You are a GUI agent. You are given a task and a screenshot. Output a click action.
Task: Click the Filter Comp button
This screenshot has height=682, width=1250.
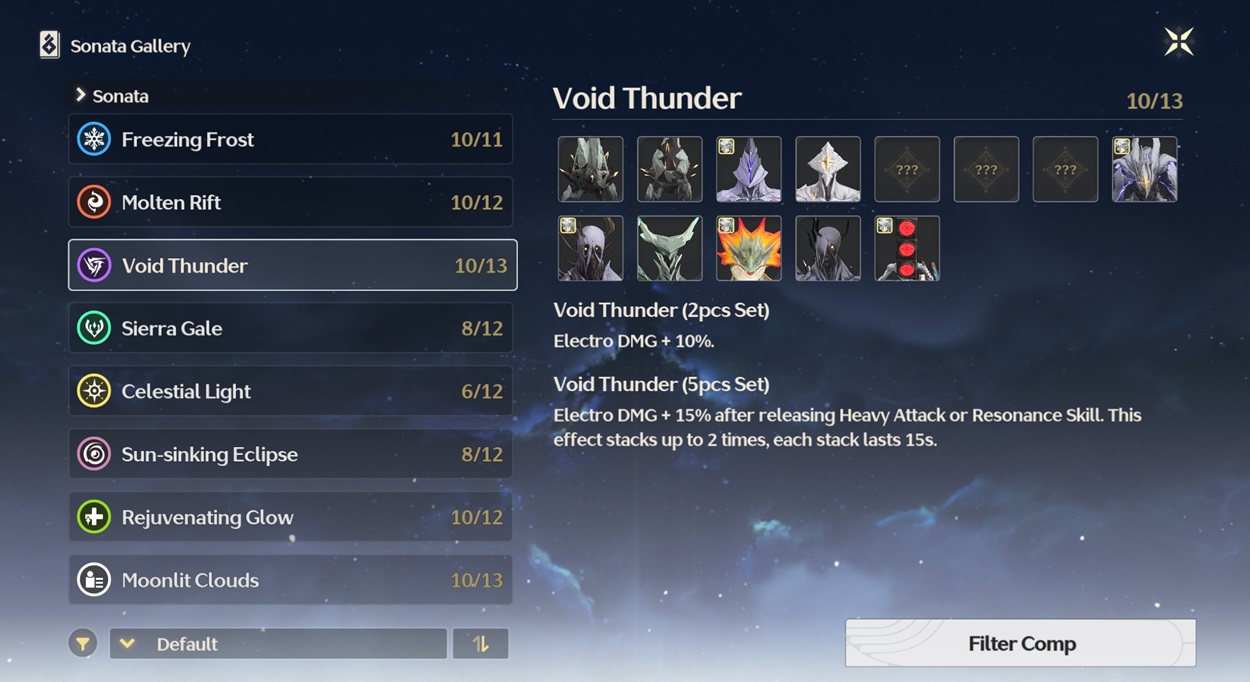[1020, 644]
